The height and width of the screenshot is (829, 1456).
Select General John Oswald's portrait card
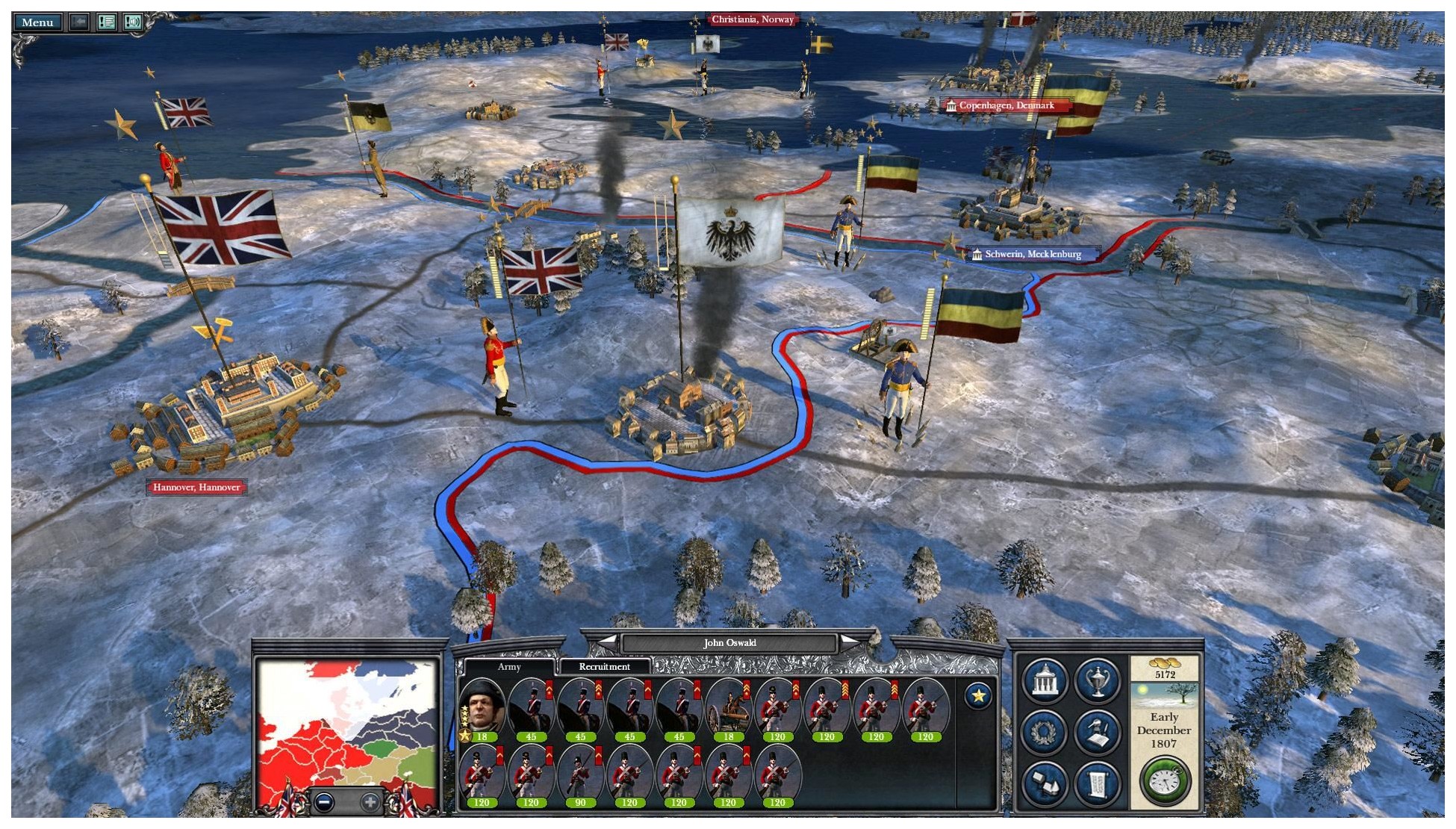[x=482, y=711]
